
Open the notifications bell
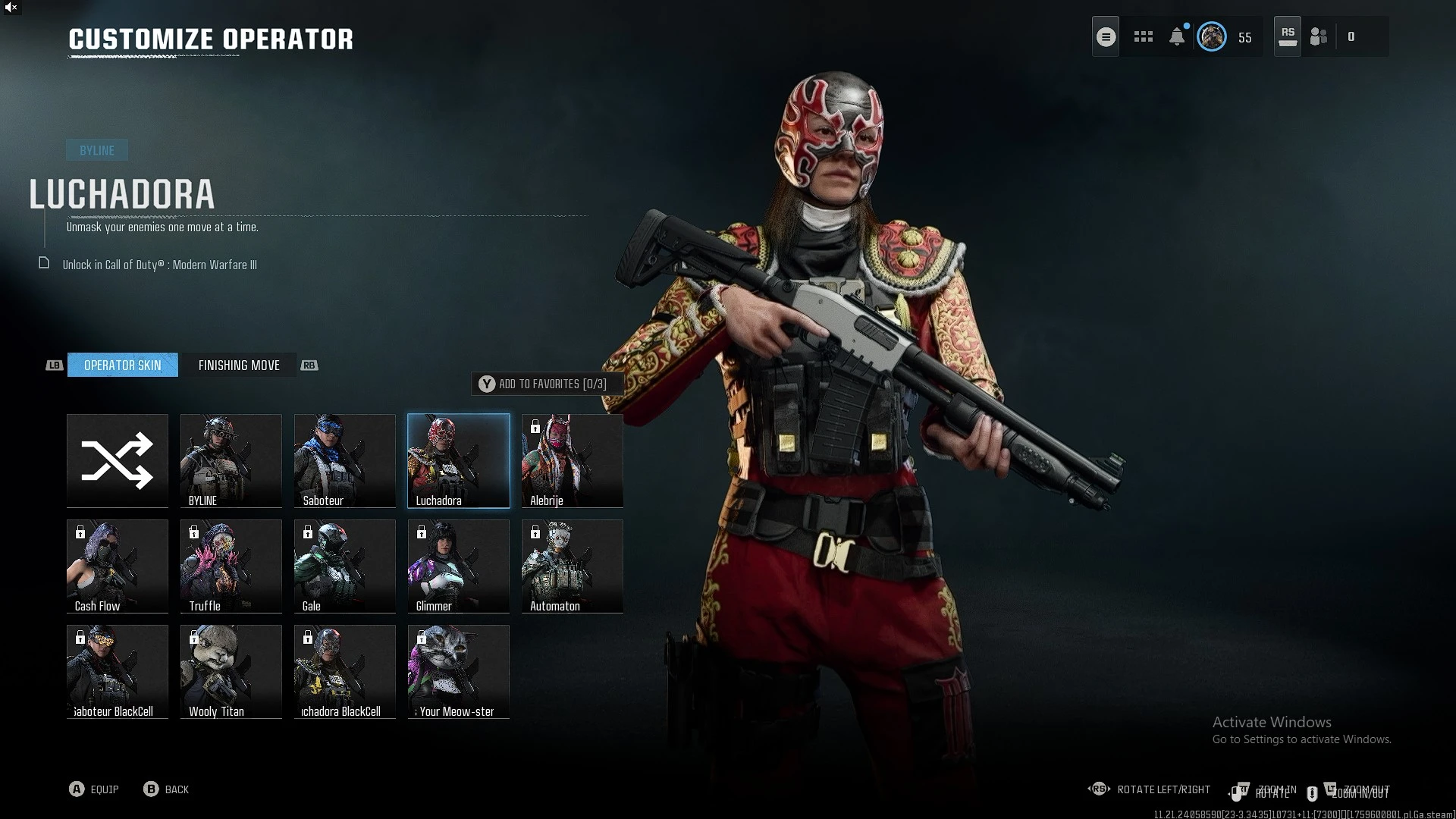[x=1177, y=37]
